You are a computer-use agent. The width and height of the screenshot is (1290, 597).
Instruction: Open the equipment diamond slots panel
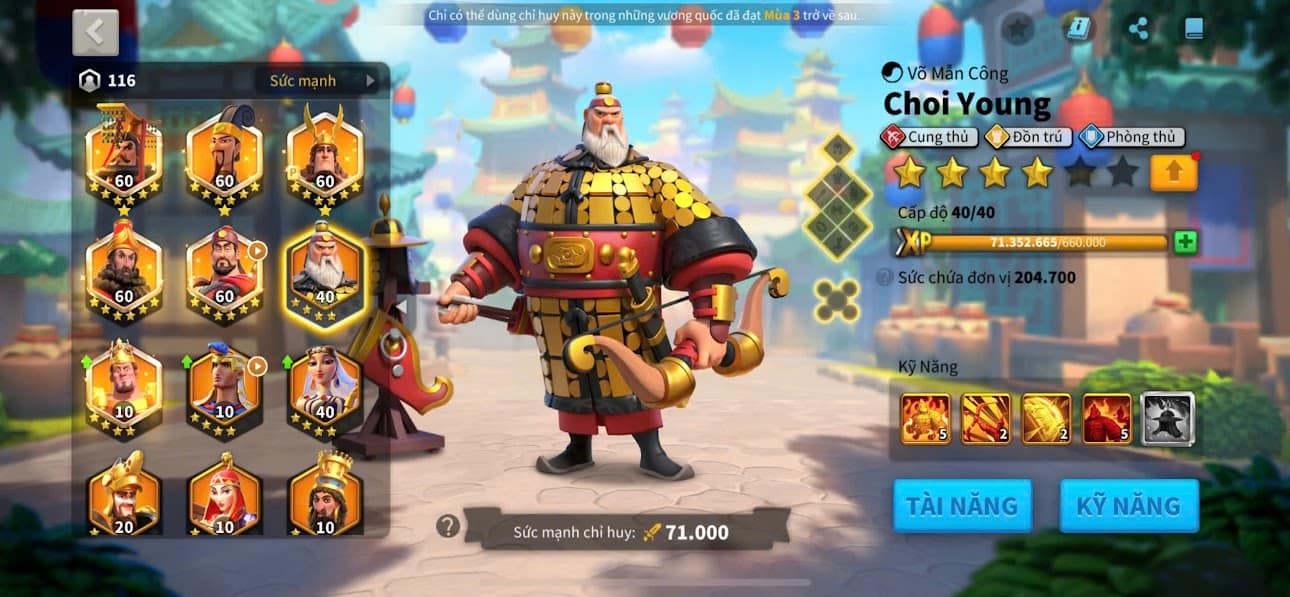tap(836, 195)
